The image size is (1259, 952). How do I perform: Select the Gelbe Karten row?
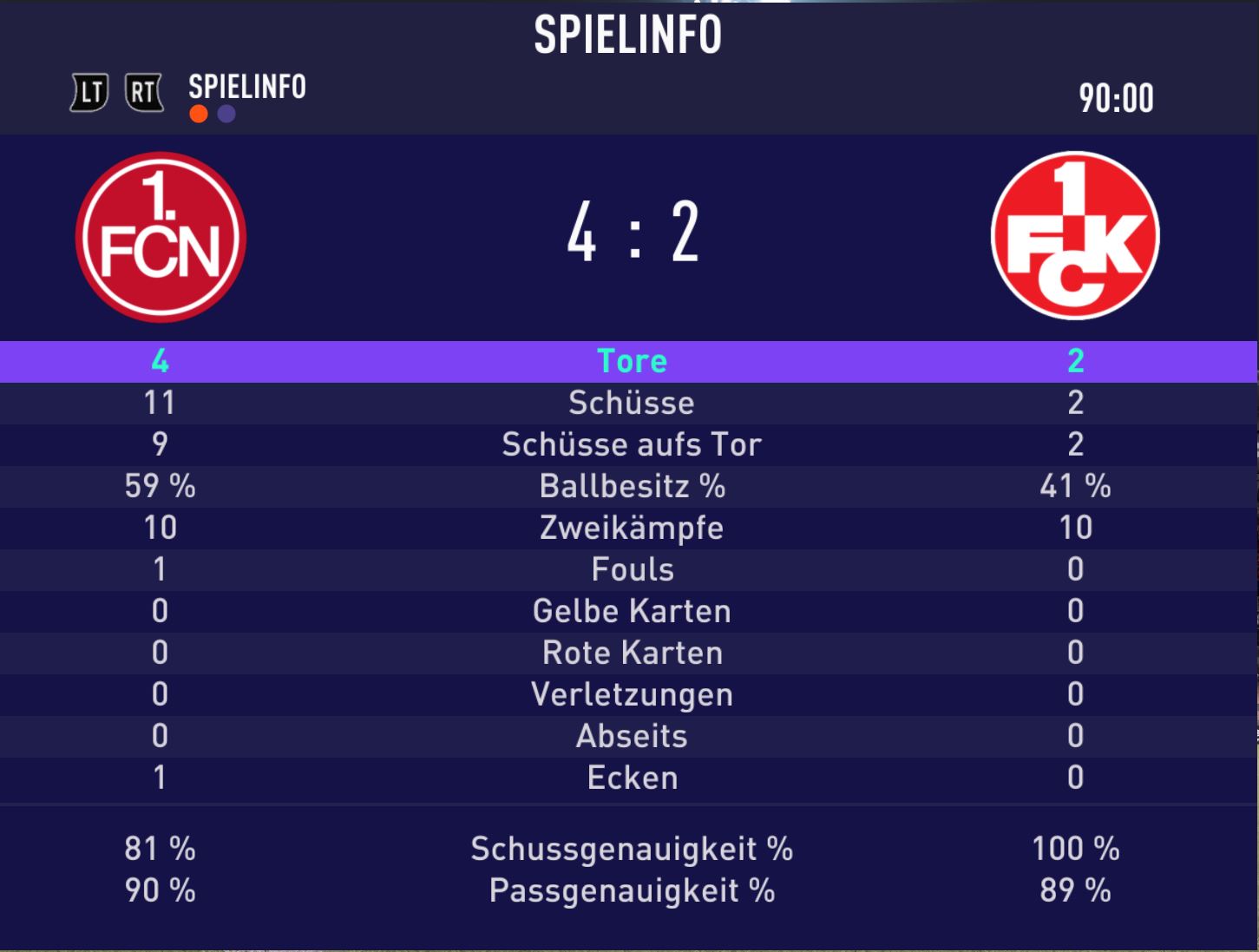631,611
